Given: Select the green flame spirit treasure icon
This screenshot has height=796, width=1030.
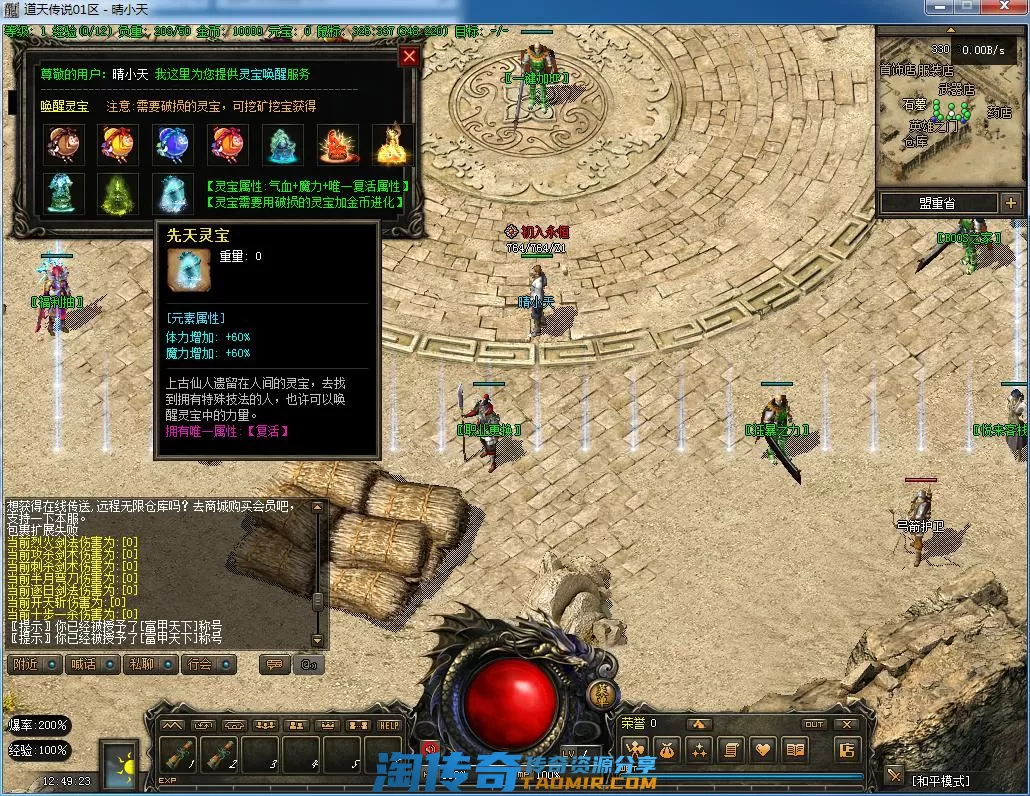Looking at the screenshot, I should (x=119, y=193).
